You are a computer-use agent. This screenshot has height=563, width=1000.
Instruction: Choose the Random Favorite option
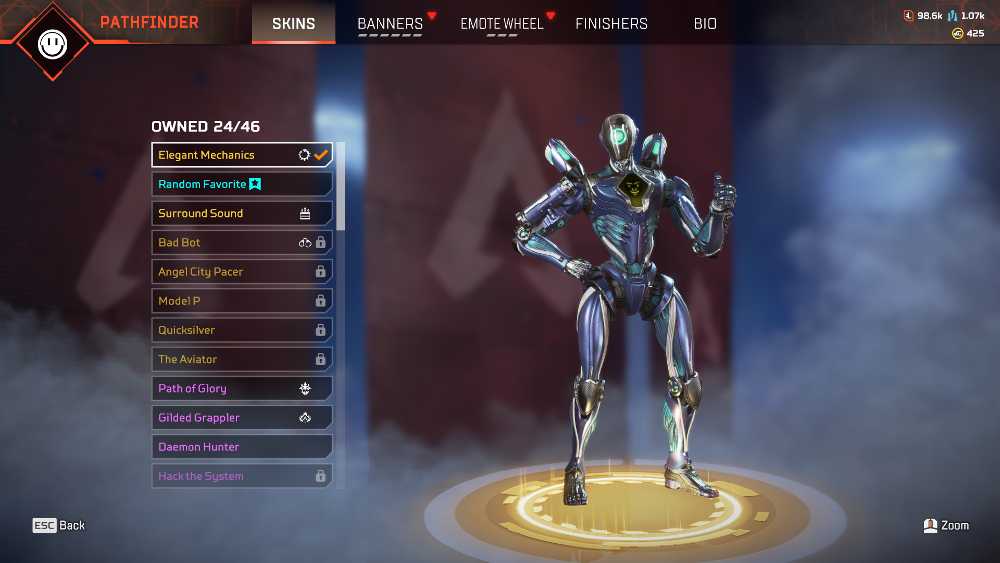pos(242,184)
